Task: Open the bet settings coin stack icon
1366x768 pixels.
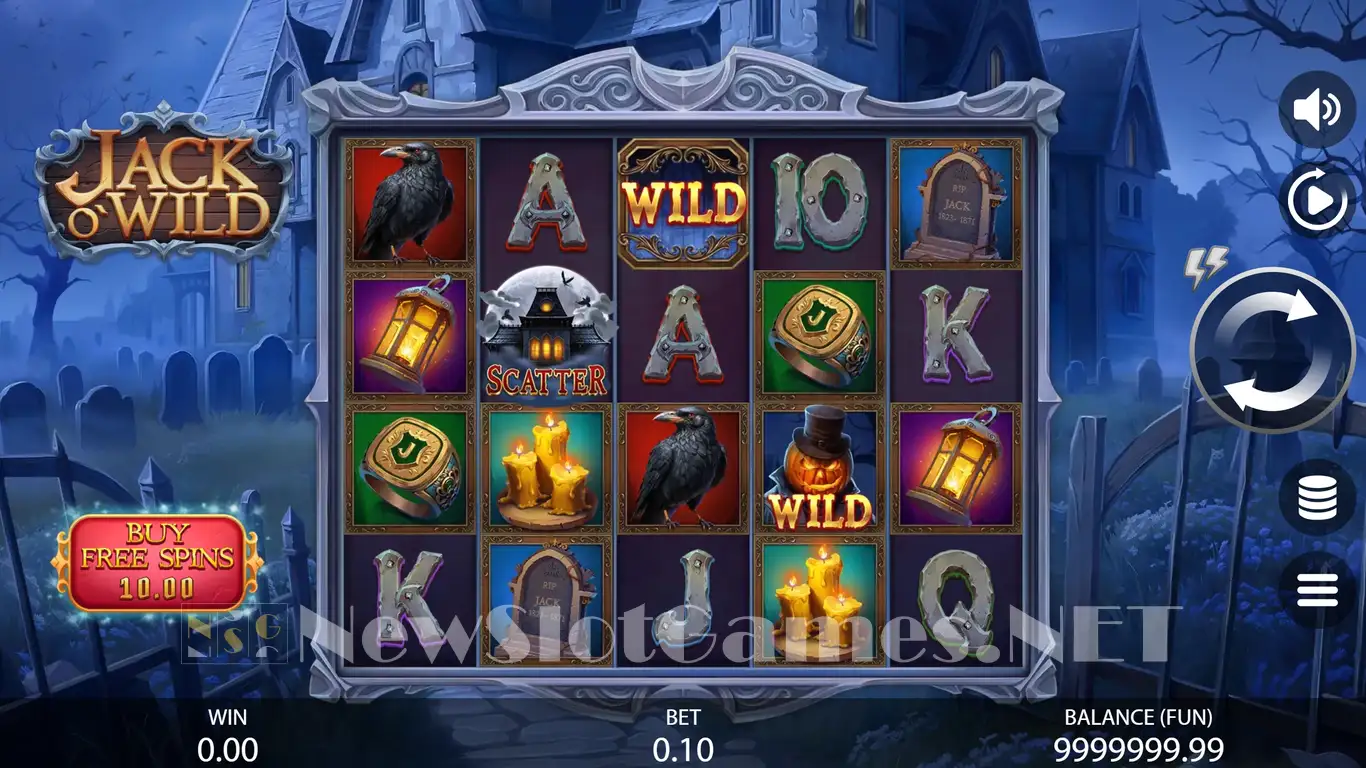Action: pyautogui.click(x=1317, y=498)
